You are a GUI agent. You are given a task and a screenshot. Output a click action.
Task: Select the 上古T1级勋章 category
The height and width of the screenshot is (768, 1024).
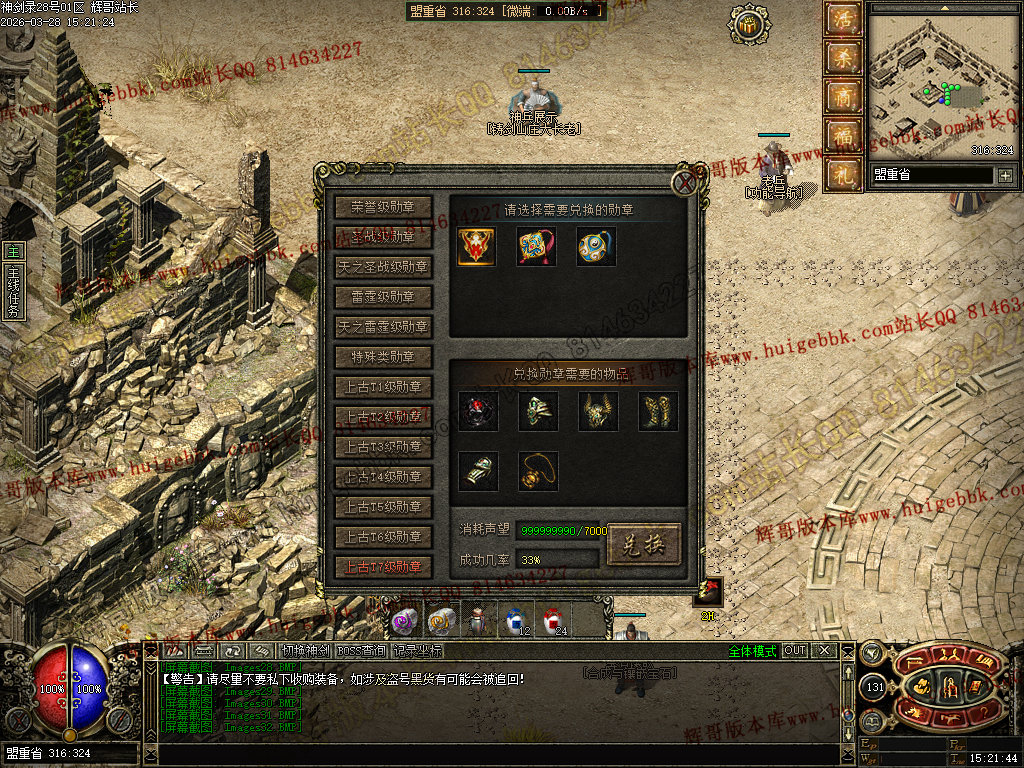[x=384, y=387]
